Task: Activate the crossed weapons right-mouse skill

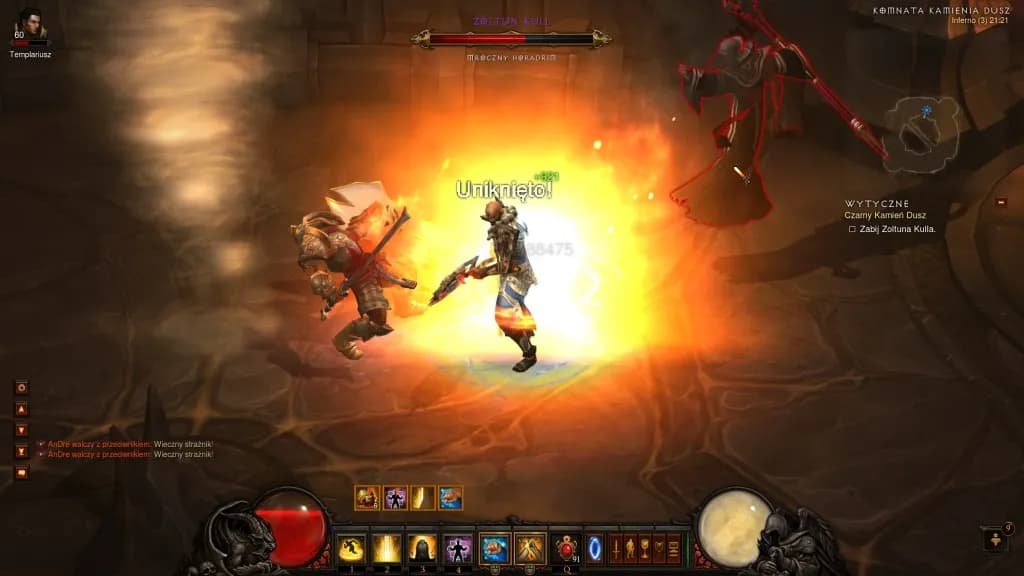Action: (530, 548)
